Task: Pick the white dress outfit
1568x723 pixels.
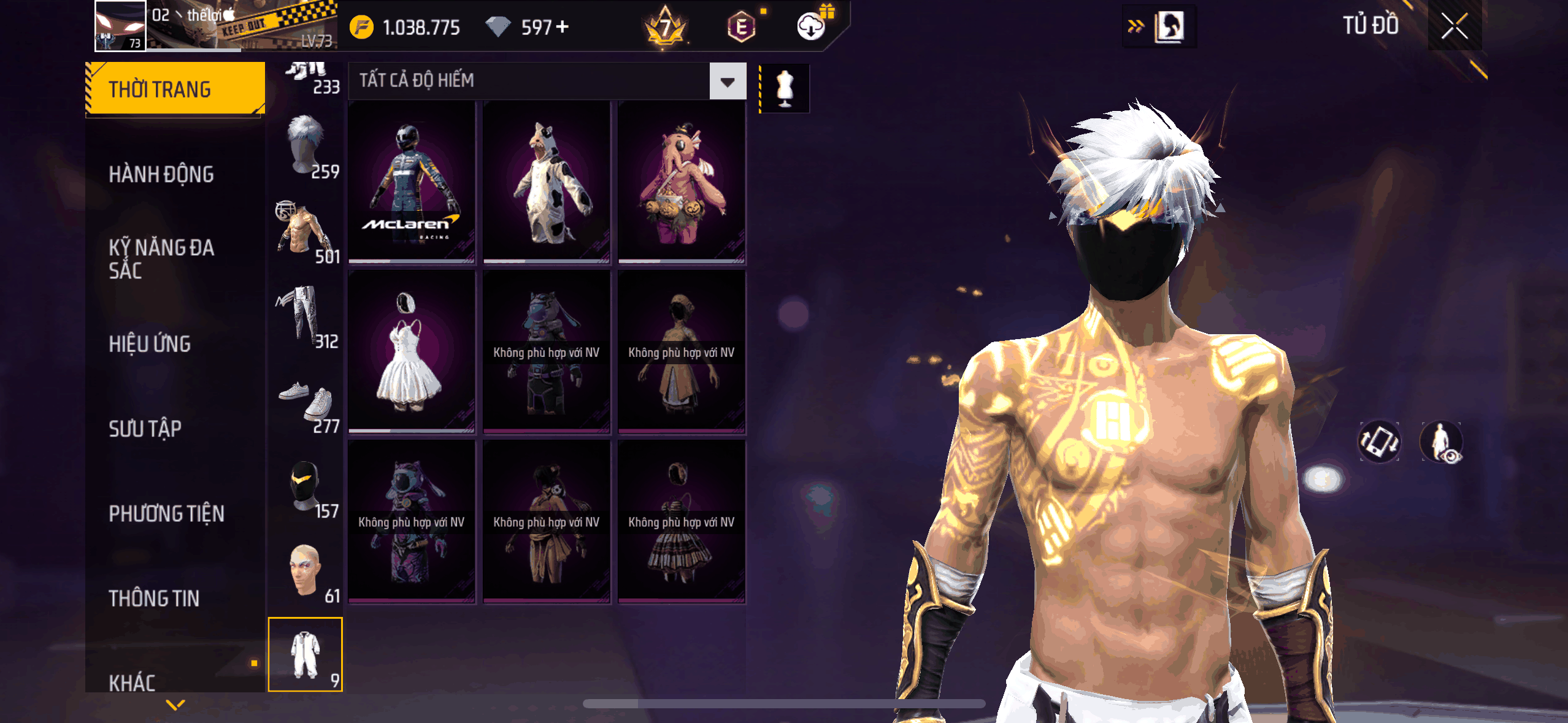Action: [412, 352]
